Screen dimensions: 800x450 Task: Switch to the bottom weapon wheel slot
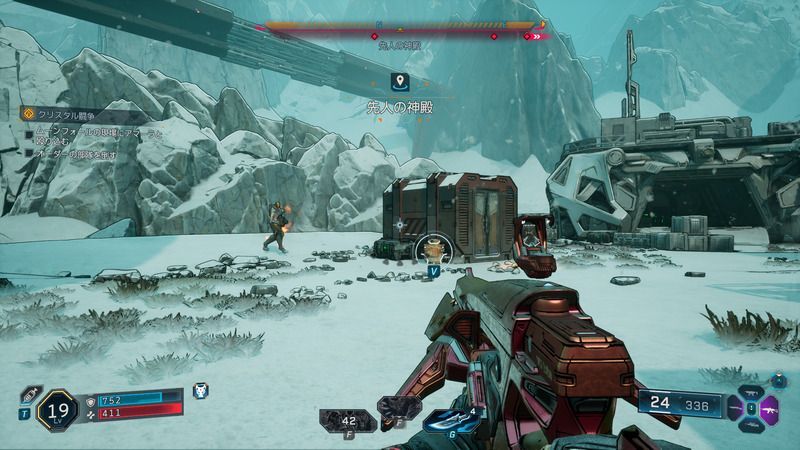point(754,424)
